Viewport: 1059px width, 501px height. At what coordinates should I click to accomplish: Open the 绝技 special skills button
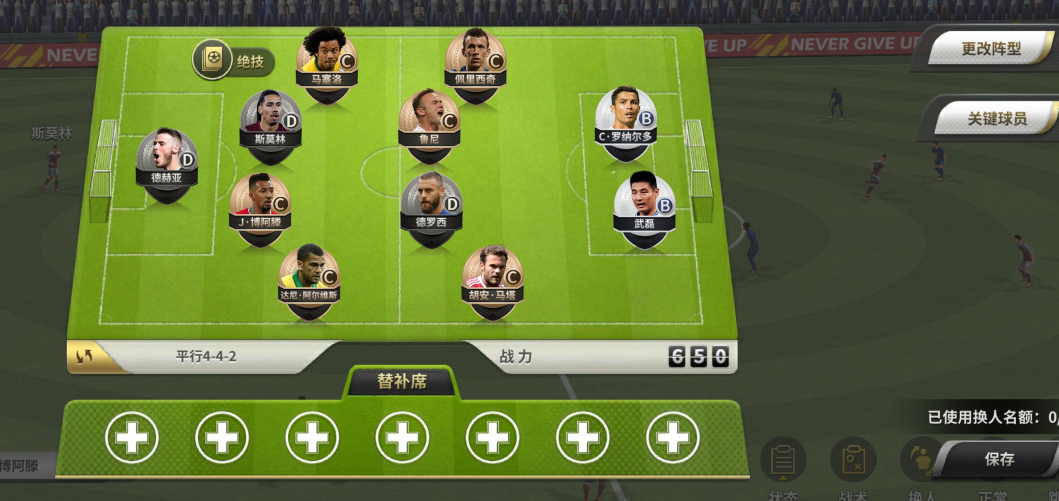[x=233, y=61]
